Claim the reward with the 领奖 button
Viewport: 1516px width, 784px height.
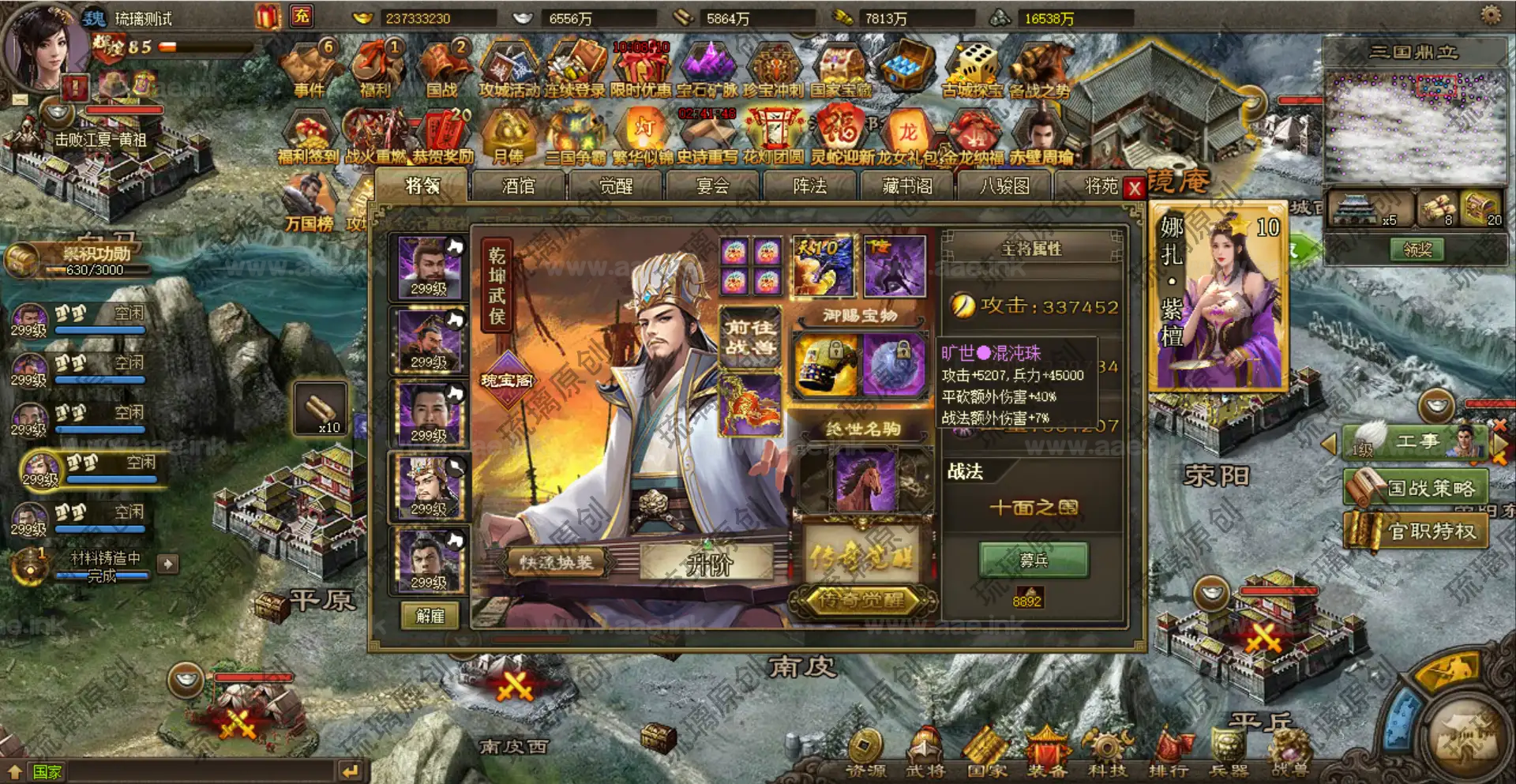(x=1417, y=249)
